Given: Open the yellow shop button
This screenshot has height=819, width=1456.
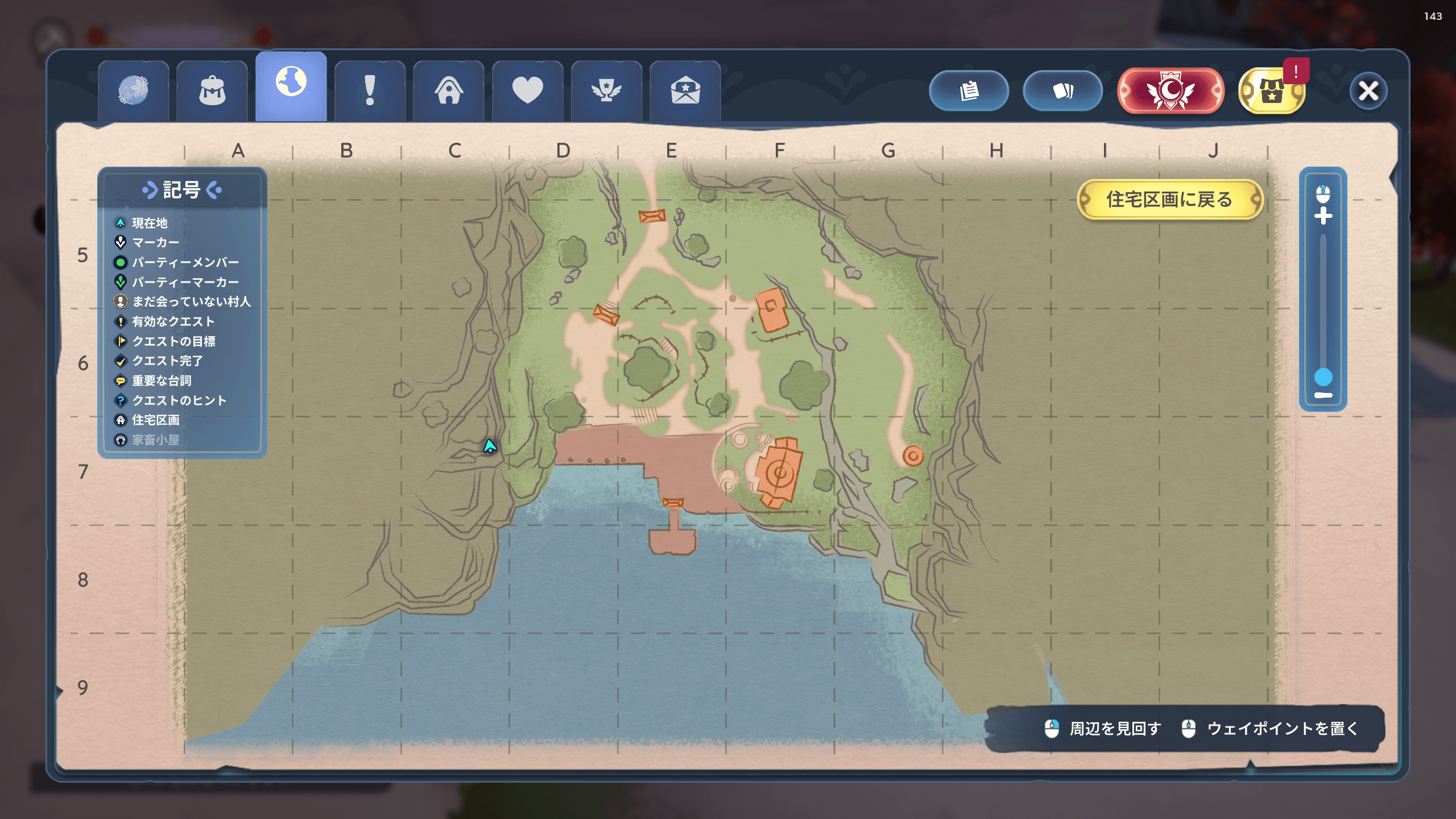Looking at the screenshot, I should click(1272, 91).
